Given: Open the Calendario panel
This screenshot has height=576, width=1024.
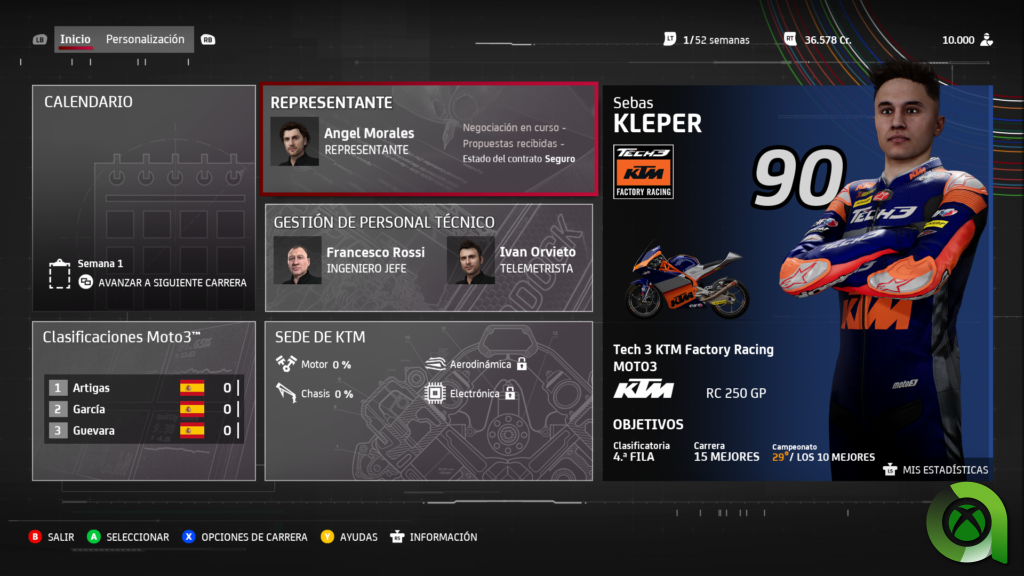Looking at the screenshot, I should (143, 190).
